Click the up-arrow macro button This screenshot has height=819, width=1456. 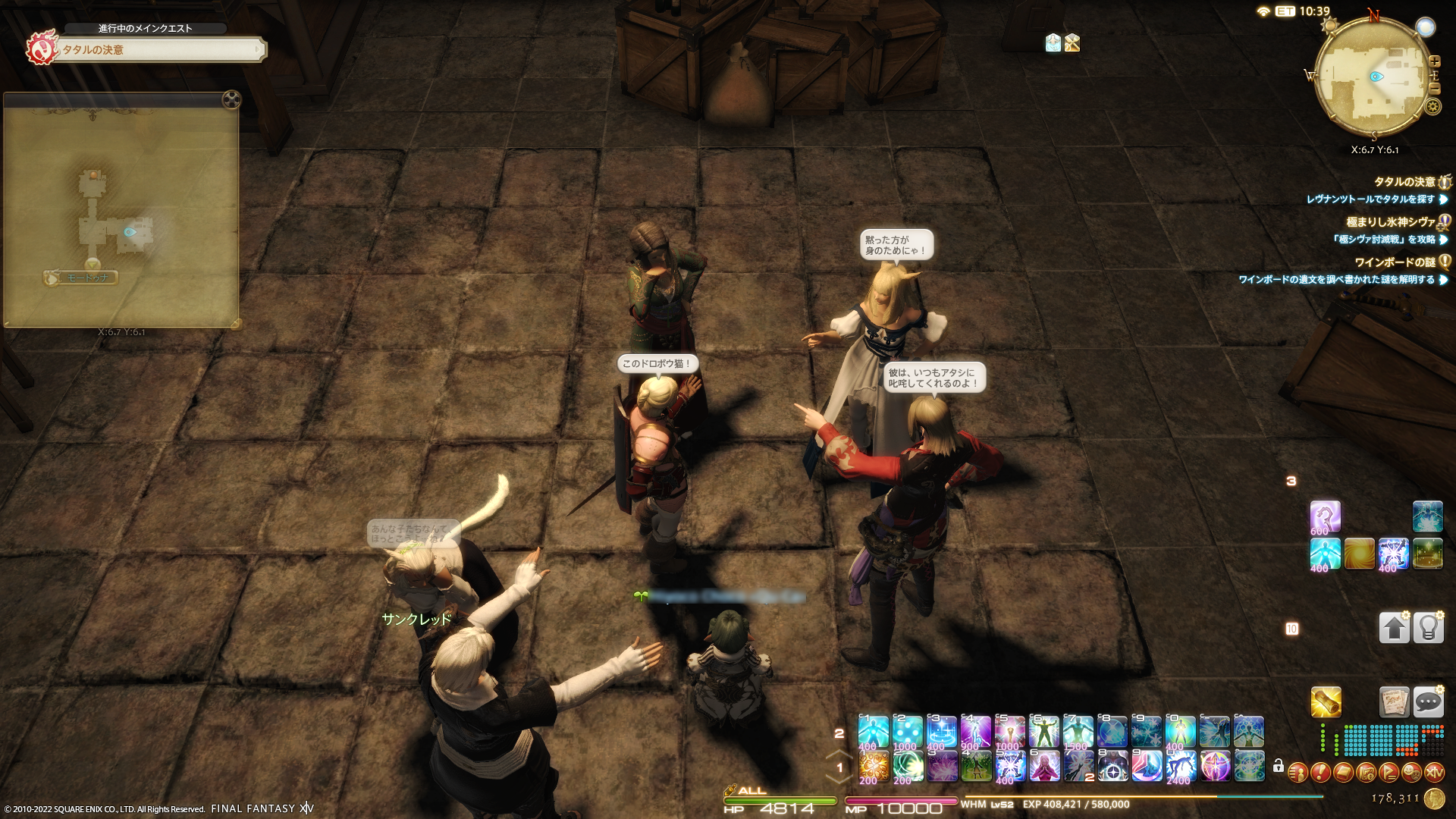coord(1394,628)
